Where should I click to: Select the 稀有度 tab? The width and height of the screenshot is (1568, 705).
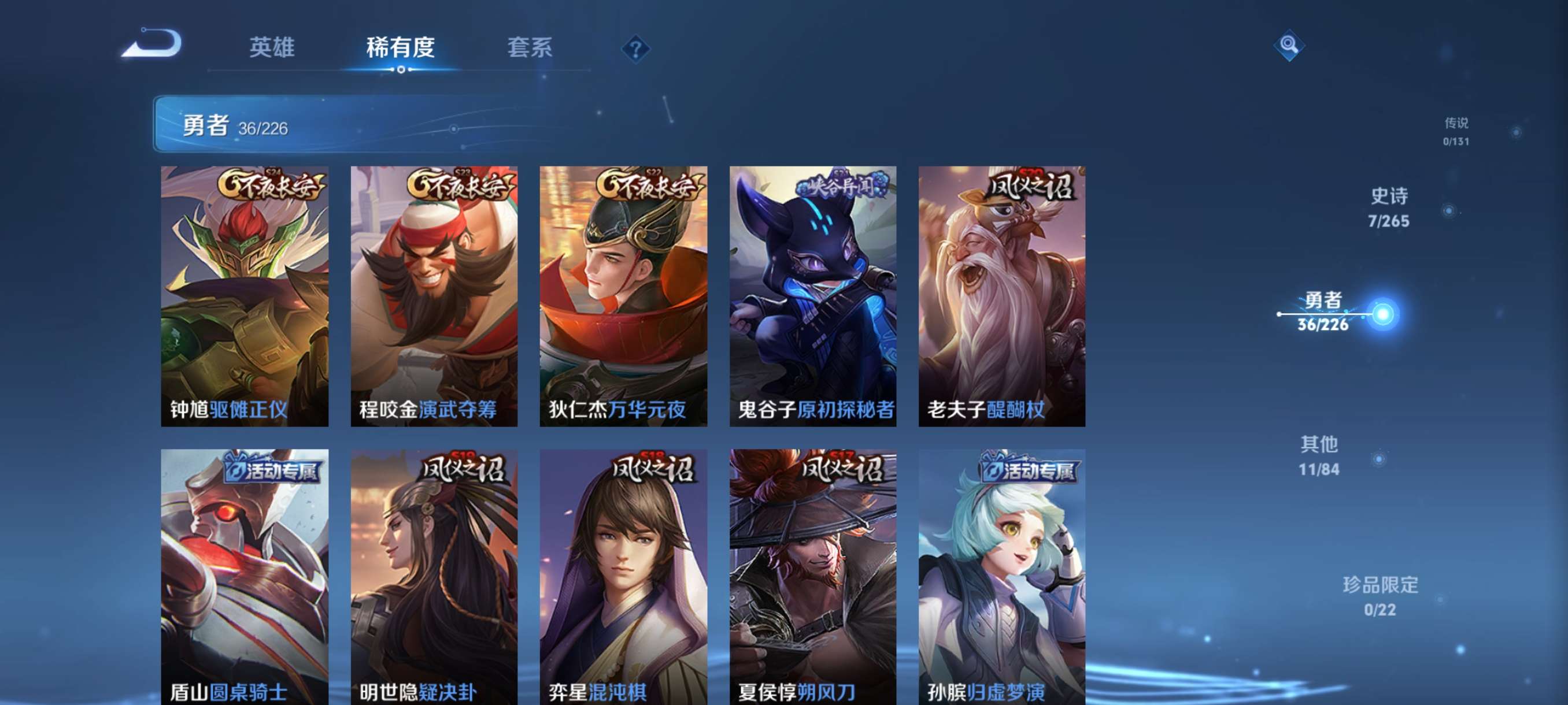[401, 49]
